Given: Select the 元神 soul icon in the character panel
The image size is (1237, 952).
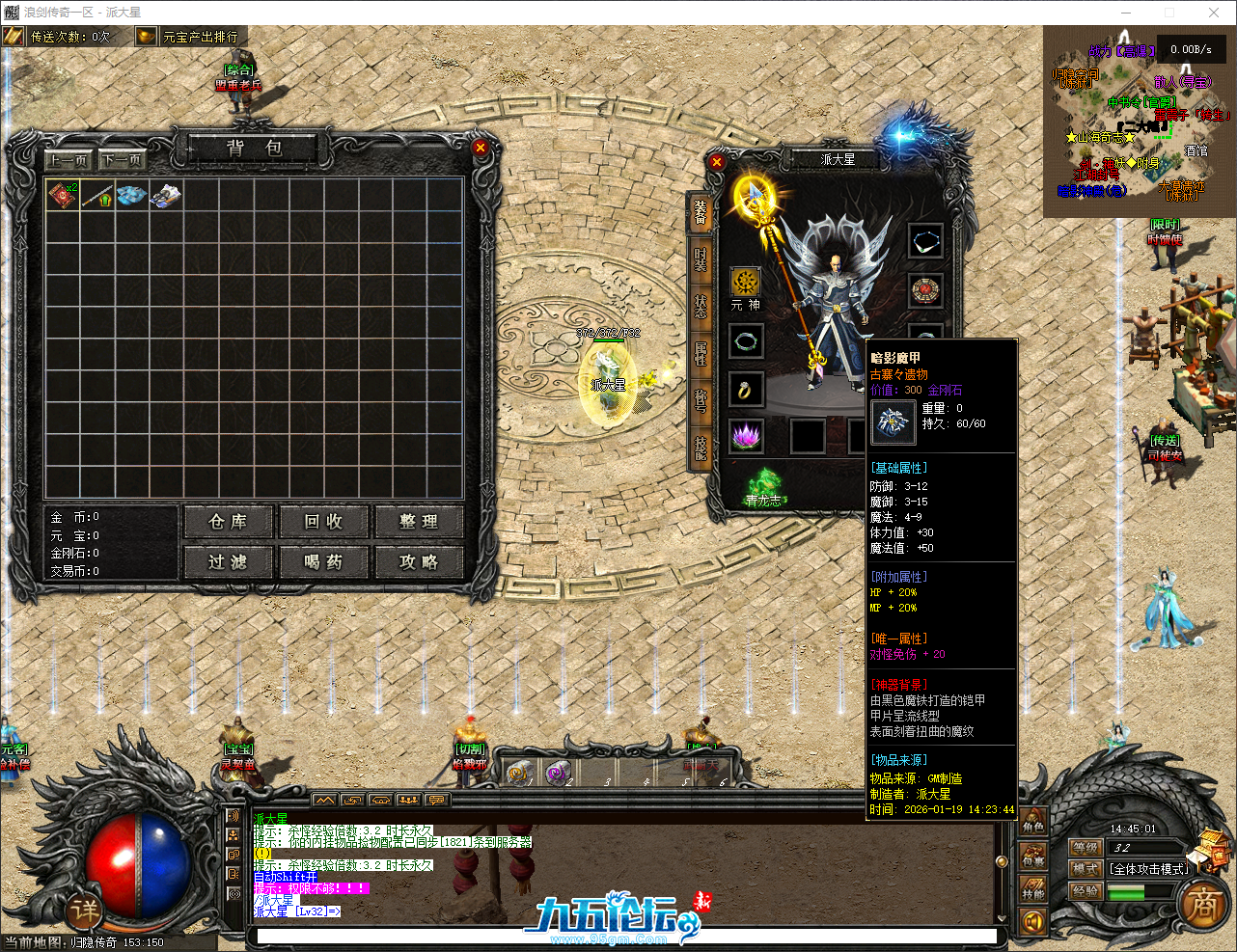Looking at the screenshot, I should click(x=746, y=284).
